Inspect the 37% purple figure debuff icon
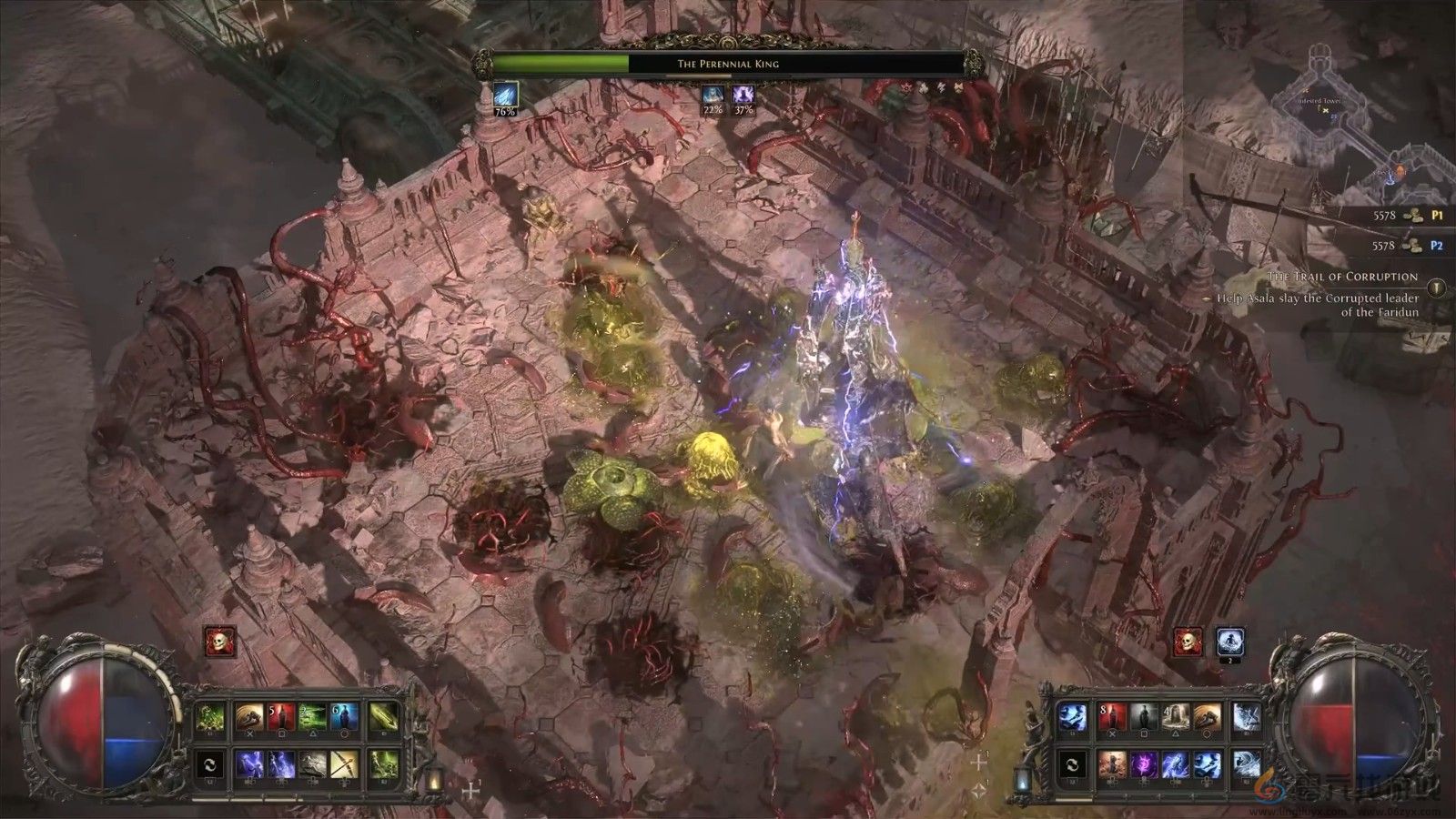Viewport: 1456px width, 819px height. coord(743,95)
